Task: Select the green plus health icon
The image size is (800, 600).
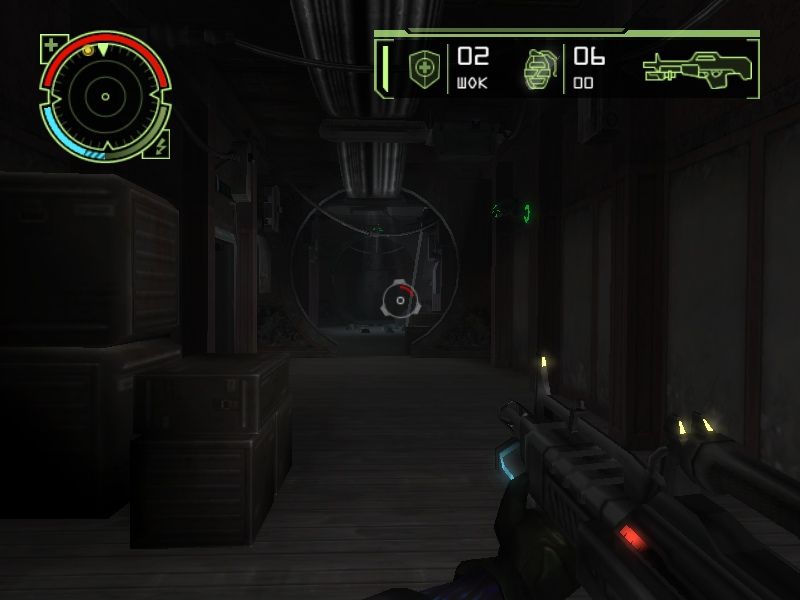Action: point(50,44)
